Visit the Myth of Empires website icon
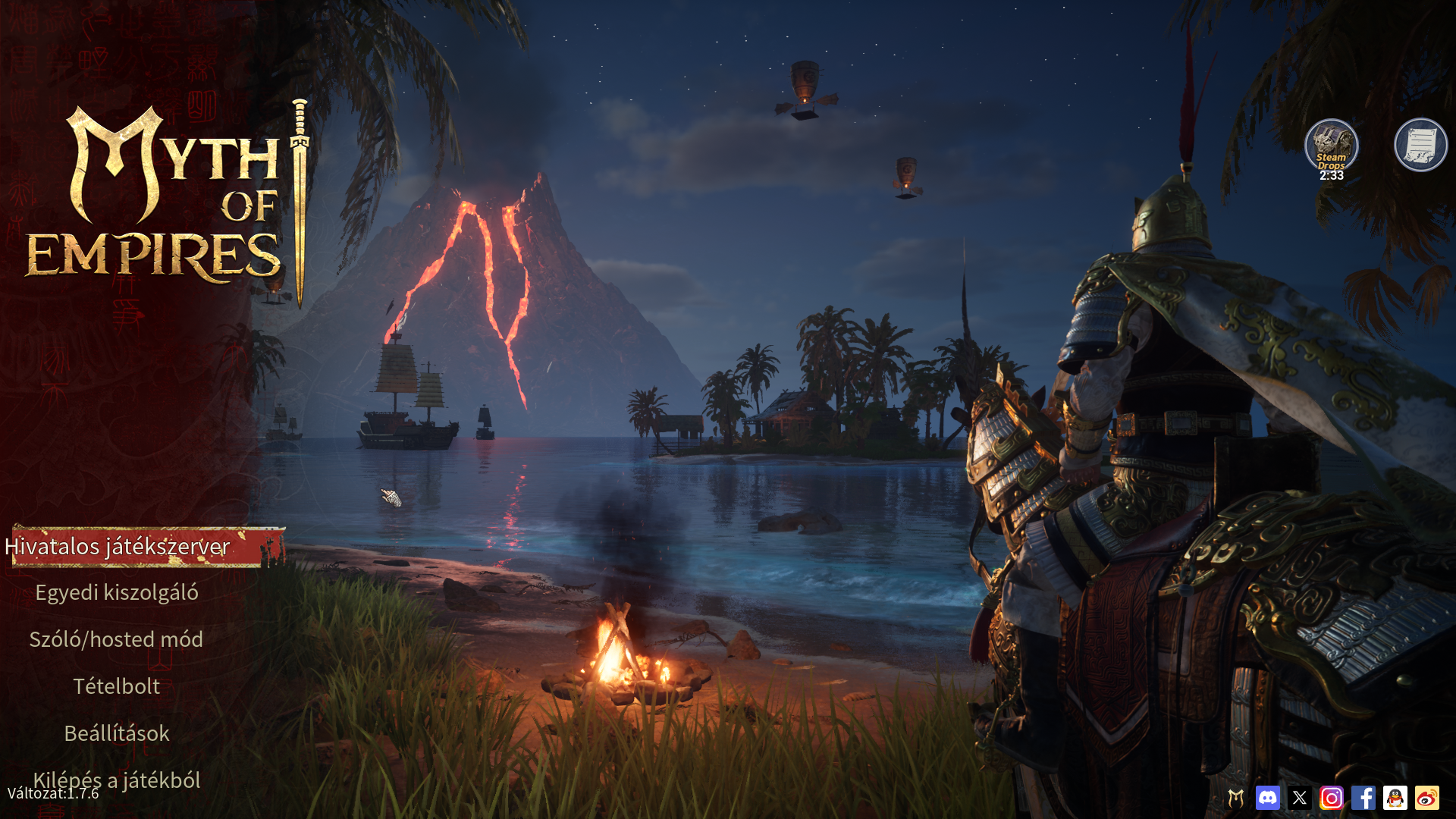 click(x=1236, y=798)
